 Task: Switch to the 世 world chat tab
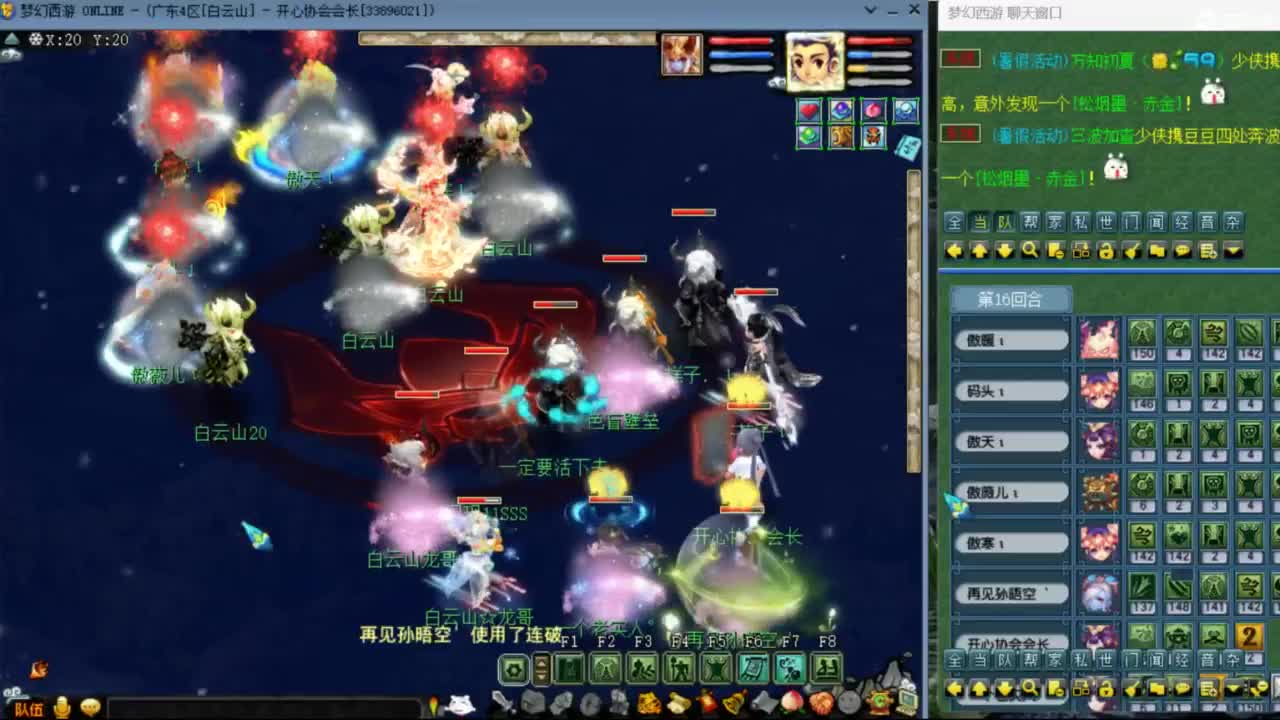pos(1105,222)
